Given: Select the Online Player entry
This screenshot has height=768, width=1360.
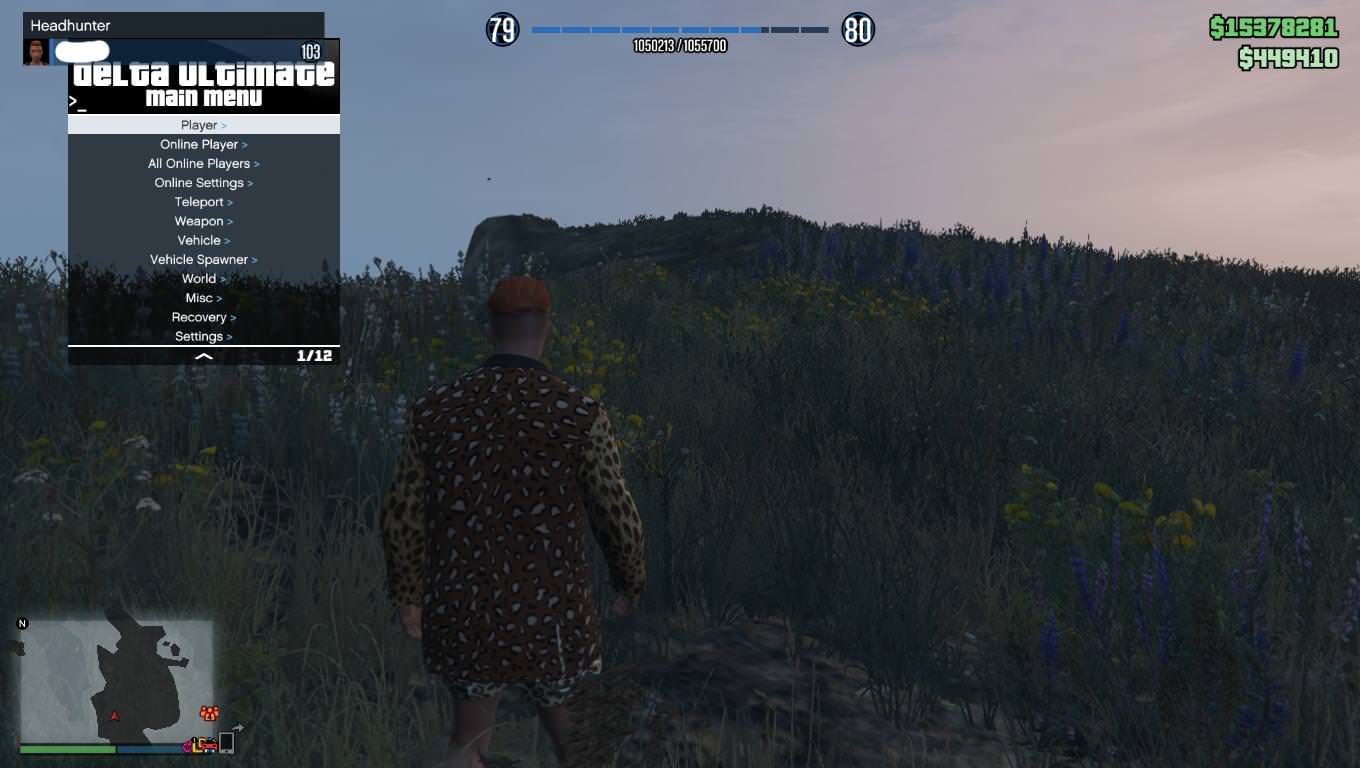Looking at the screenshot, I should (x=203, y=144).
